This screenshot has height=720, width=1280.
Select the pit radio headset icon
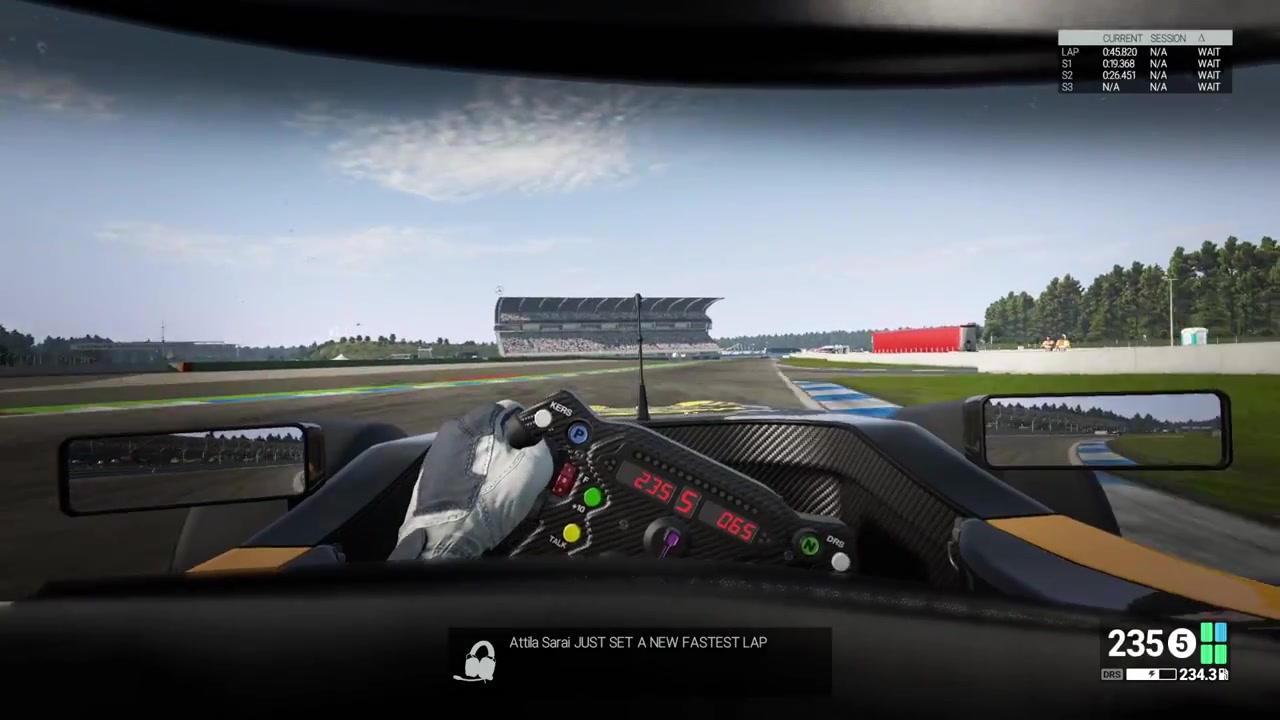tap(479, 661)
